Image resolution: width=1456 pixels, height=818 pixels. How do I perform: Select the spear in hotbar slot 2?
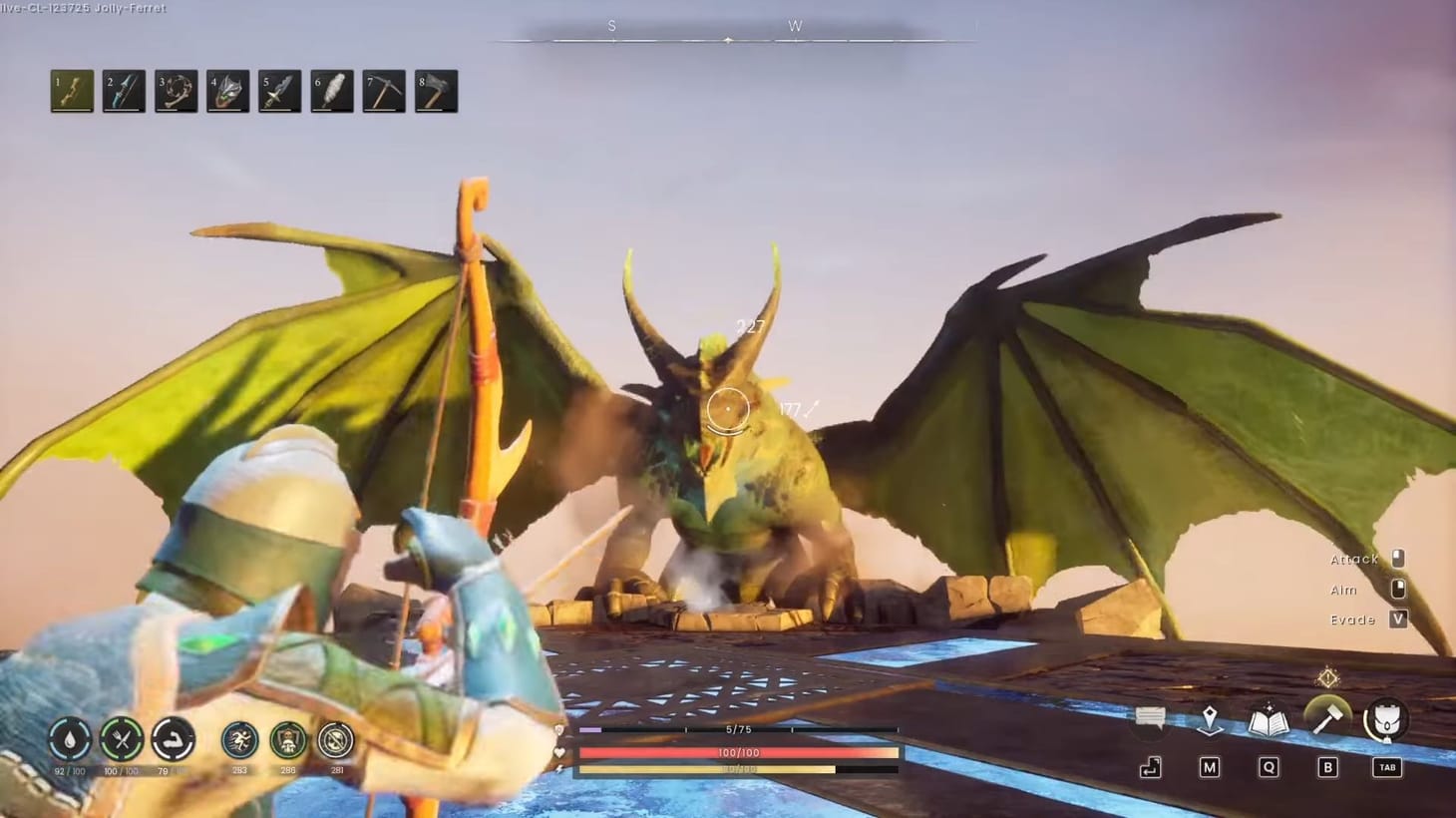coord(124,91)
